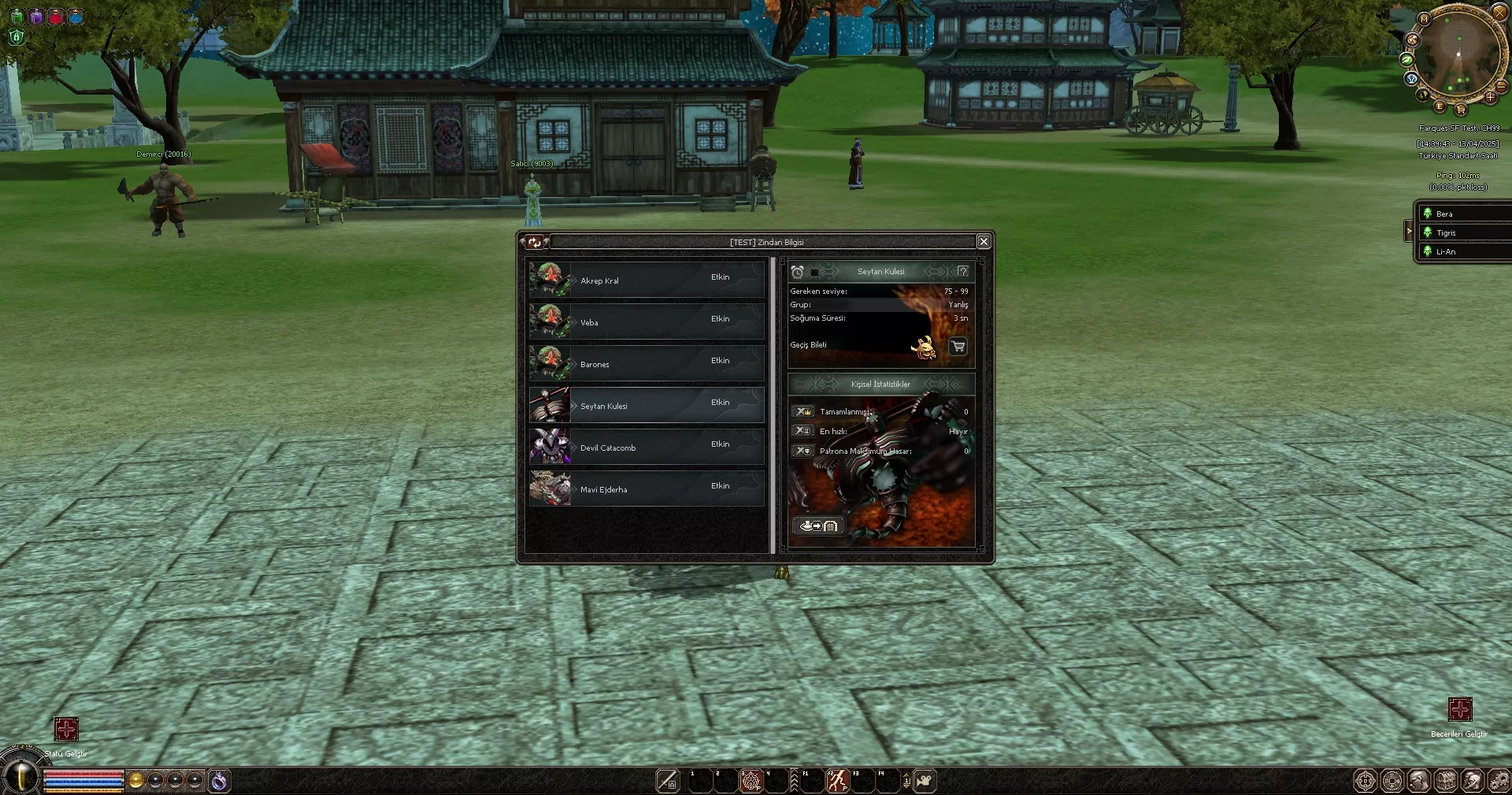
Task: Click Becerileri Geliştir at the bottom right
Action: (x=1462, y=709)
